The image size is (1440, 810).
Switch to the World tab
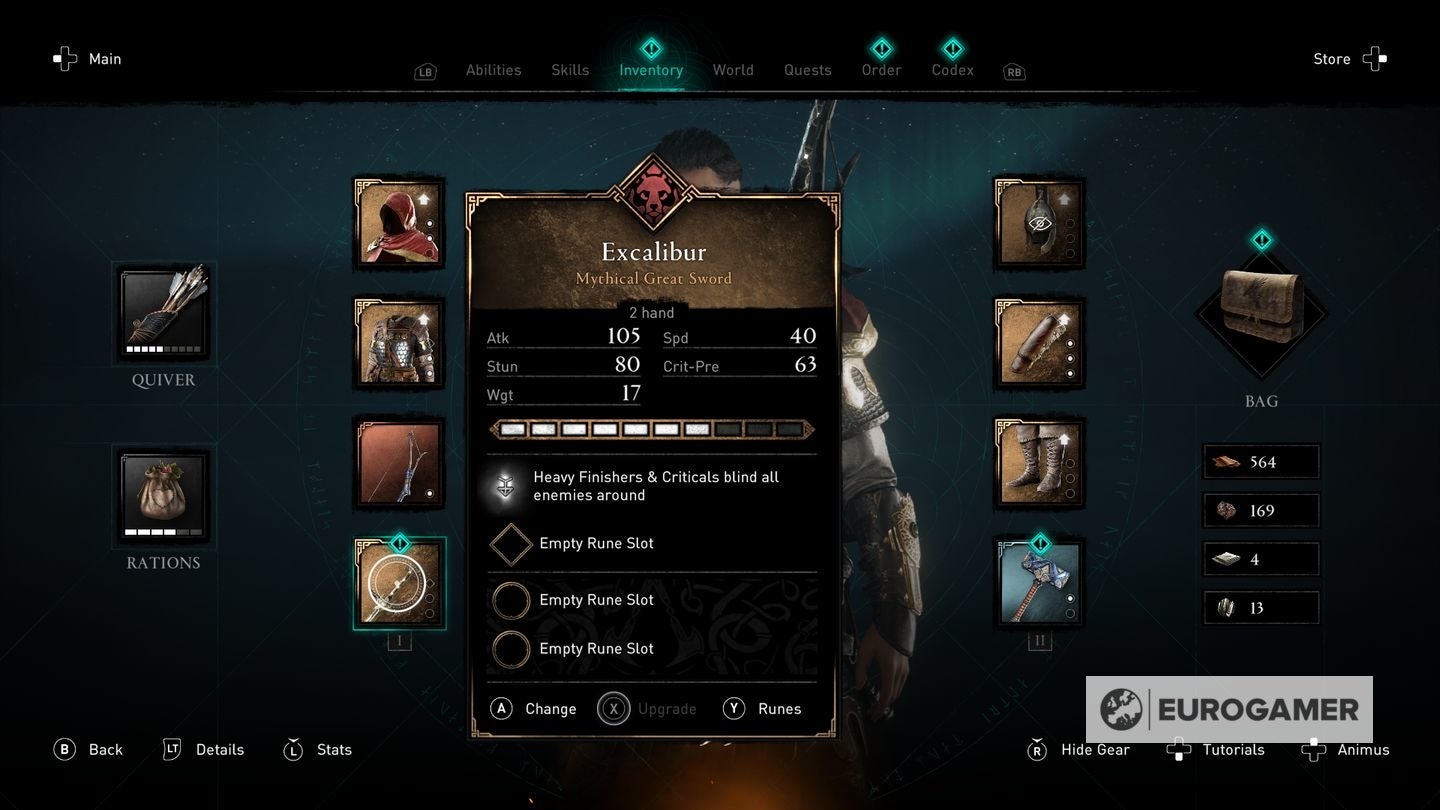click(x=733, y=70)
